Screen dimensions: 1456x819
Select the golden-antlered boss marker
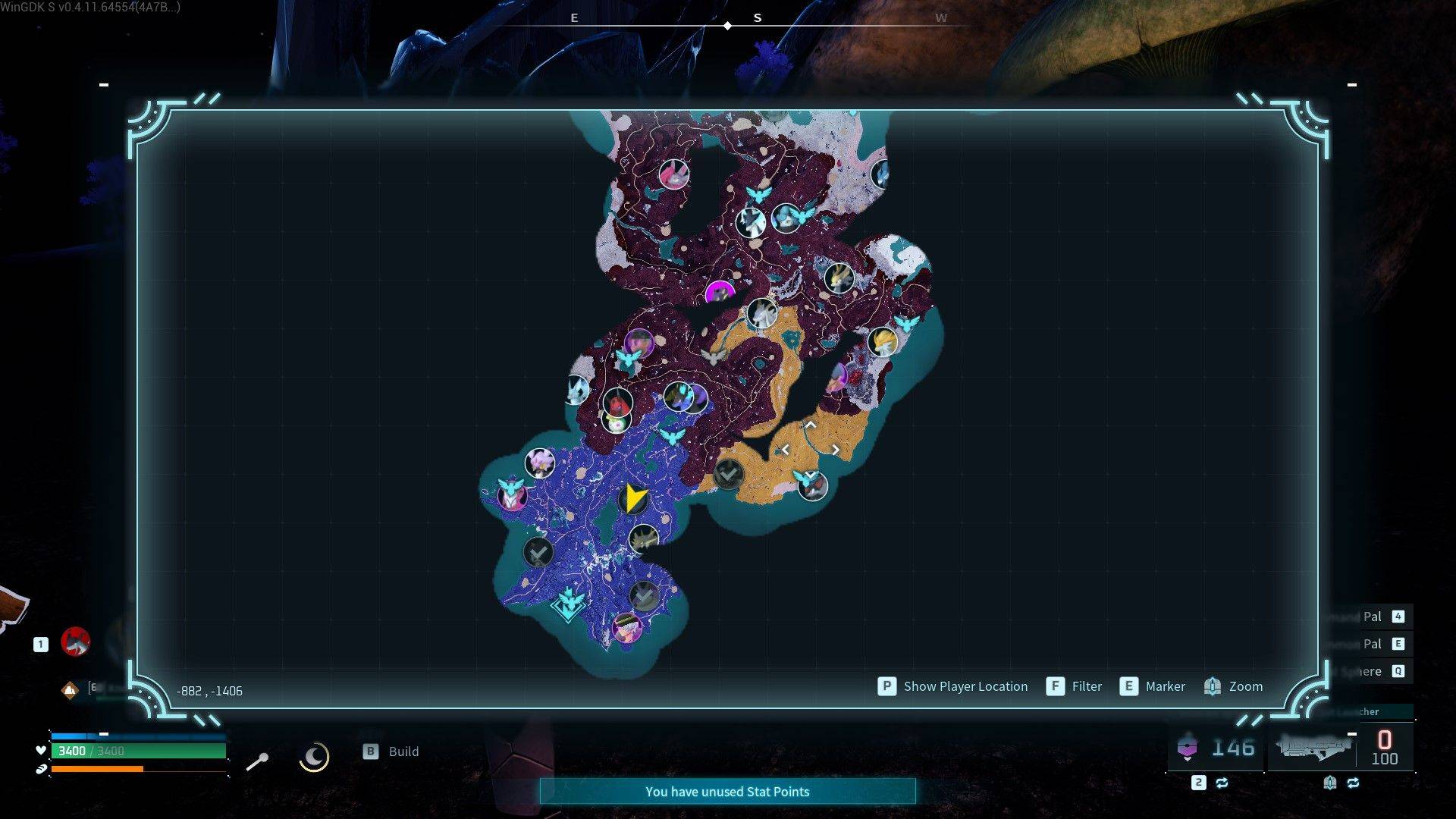tap(839, 278)
